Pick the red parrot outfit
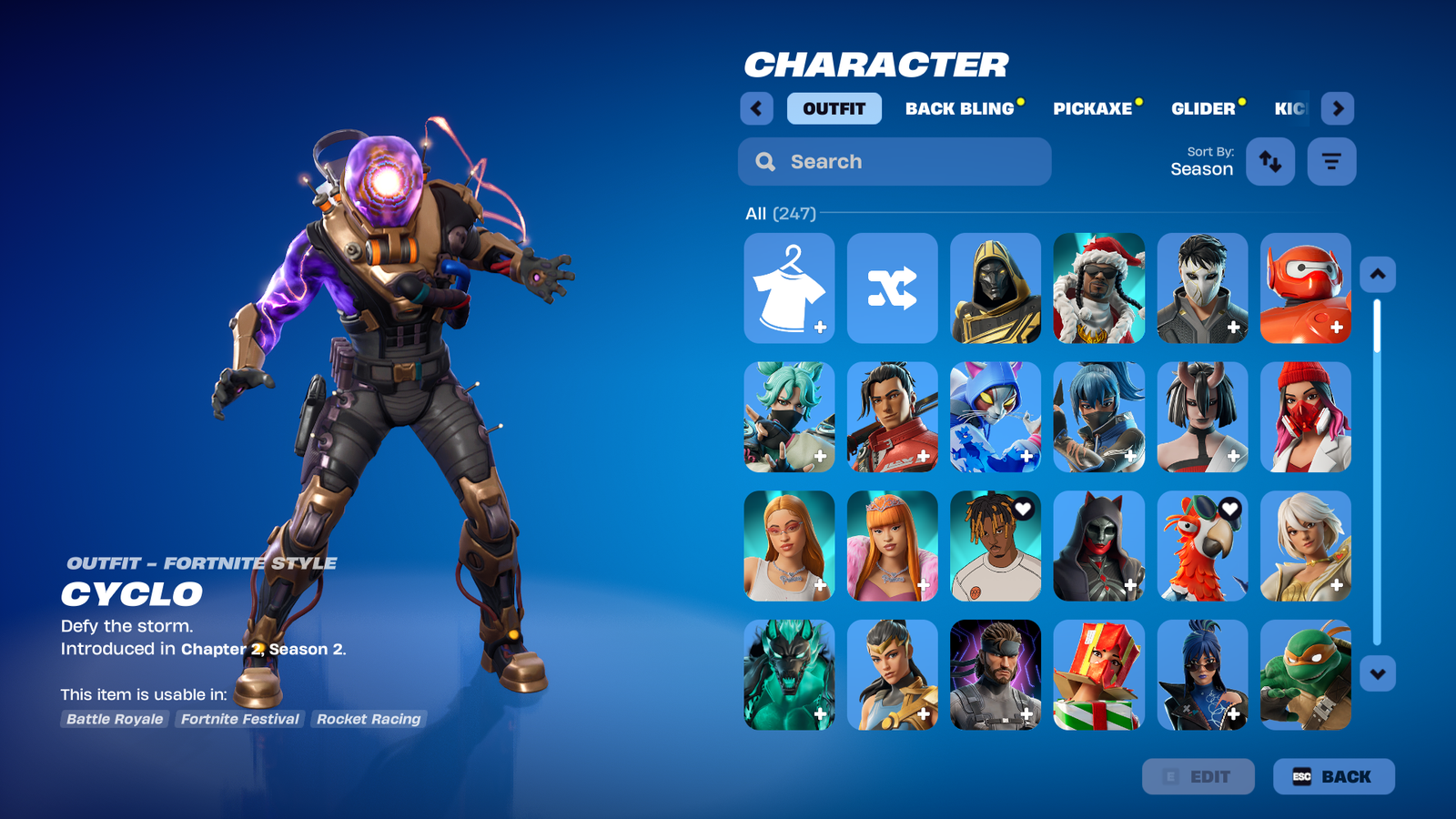 (1202, 546)
